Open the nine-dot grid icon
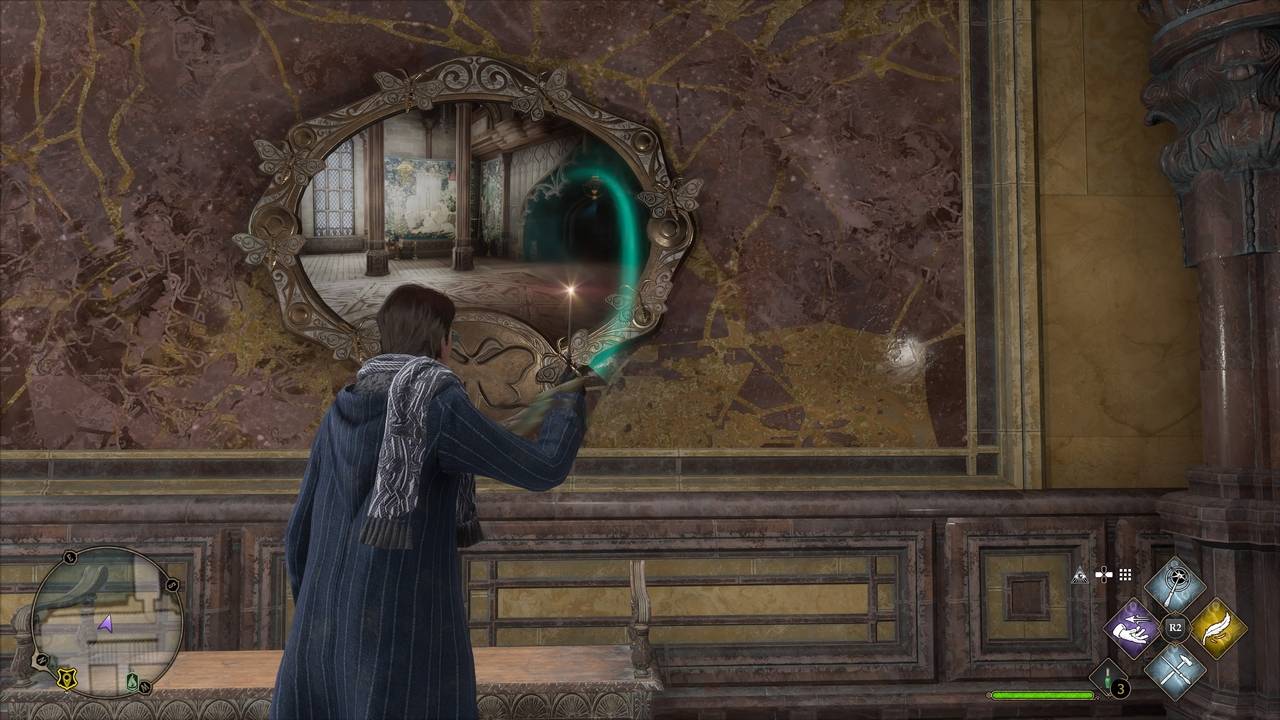The width and height of the screenshot is (1280, 720). (x=1125, y=575)
